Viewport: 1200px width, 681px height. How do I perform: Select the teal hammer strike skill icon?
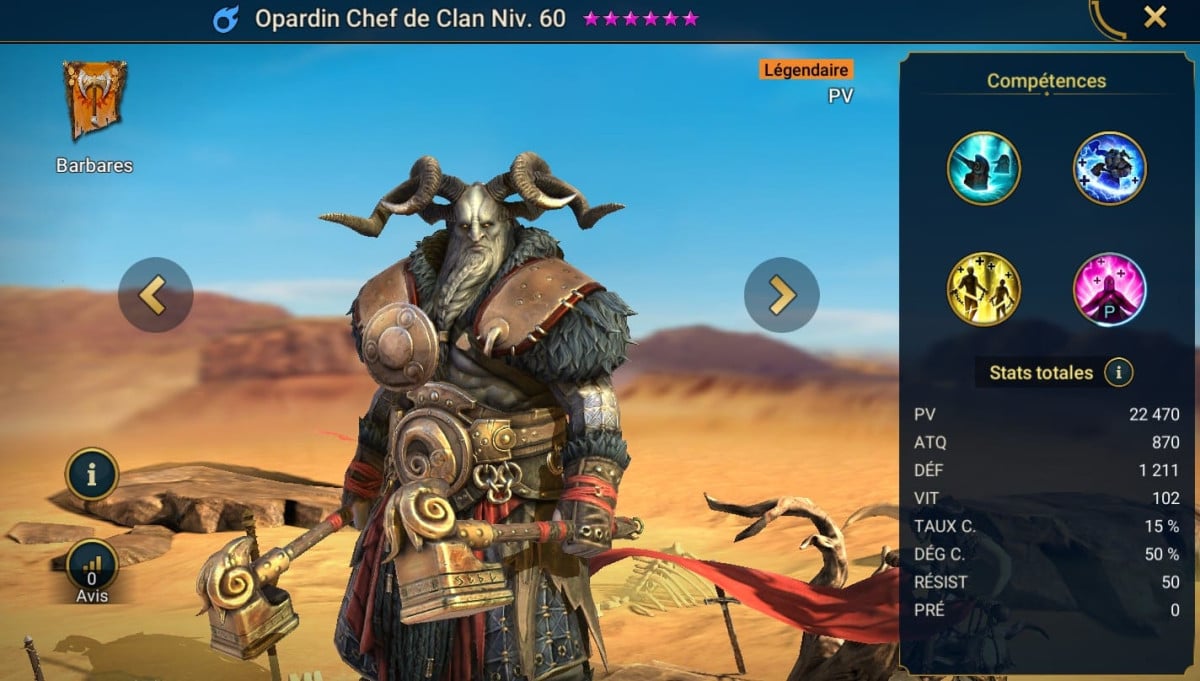click(983, 168)
